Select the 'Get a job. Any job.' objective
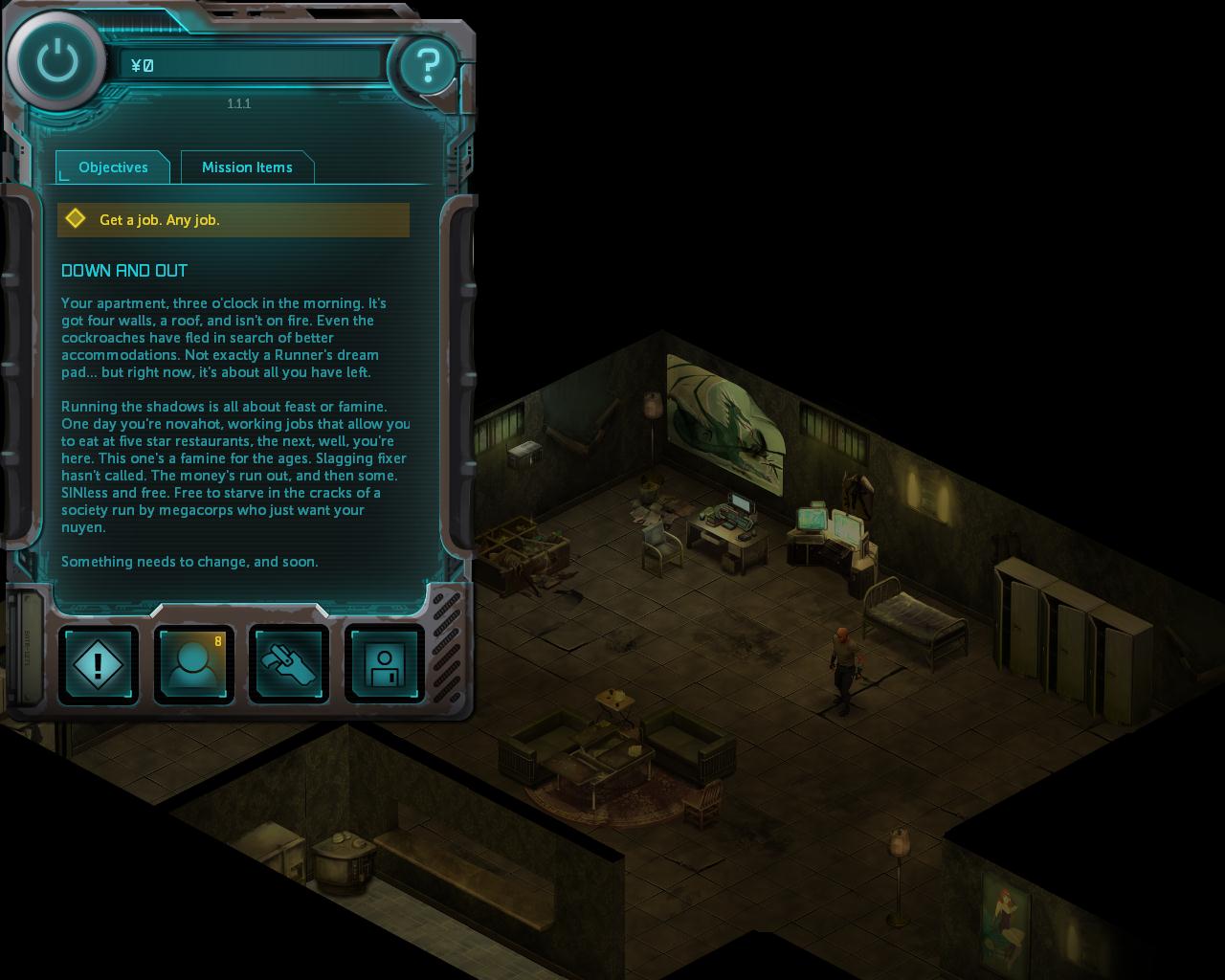Viewport: 1225px width, 980px height. pyautogui.click(x=234, y=220)
